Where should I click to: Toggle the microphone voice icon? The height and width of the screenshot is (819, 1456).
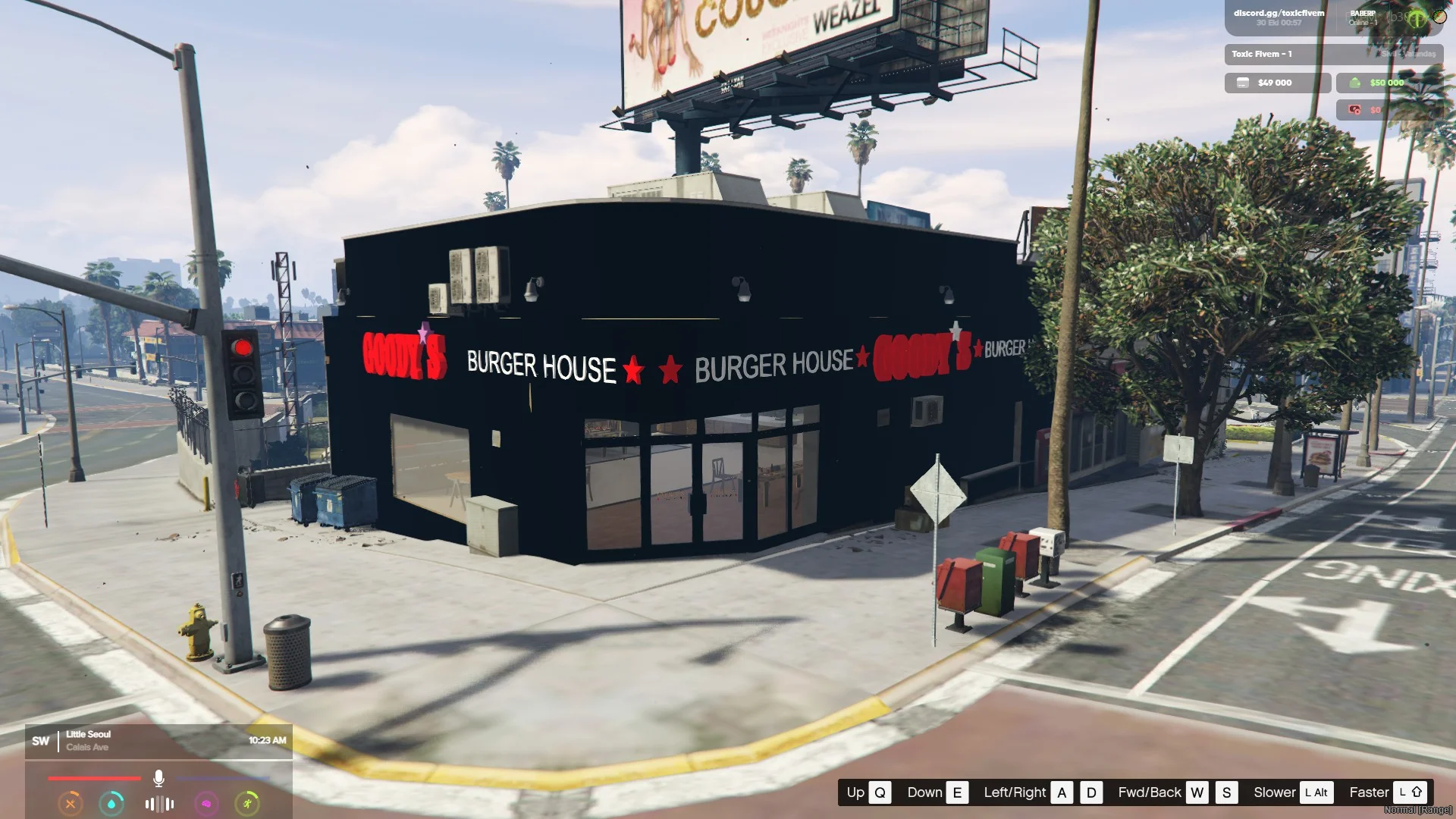158,778
